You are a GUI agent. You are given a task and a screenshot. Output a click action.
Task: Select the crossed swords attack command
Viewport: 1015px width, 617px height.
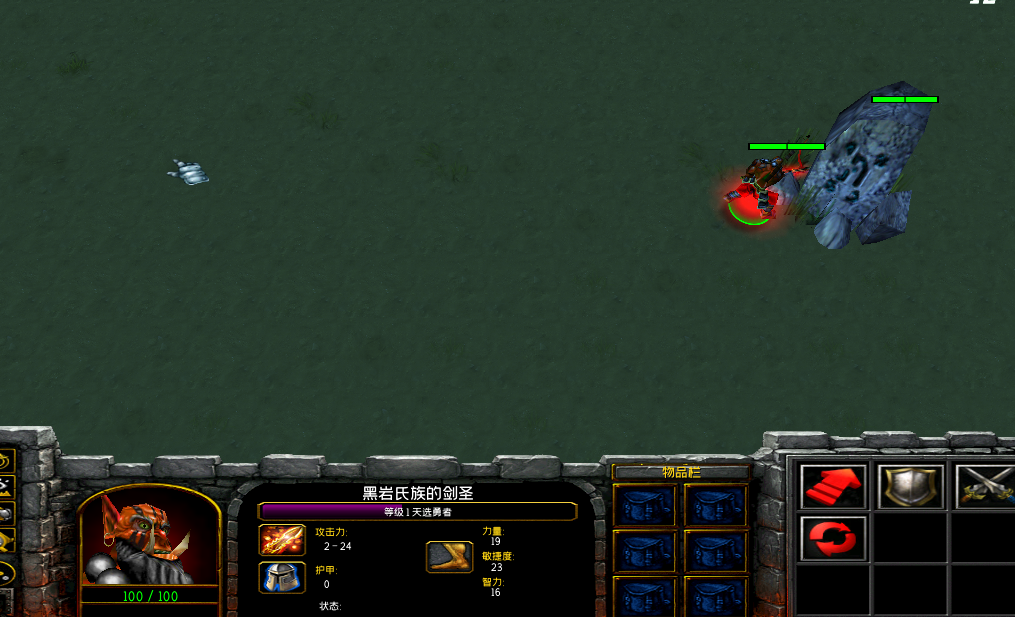[984, 487]
